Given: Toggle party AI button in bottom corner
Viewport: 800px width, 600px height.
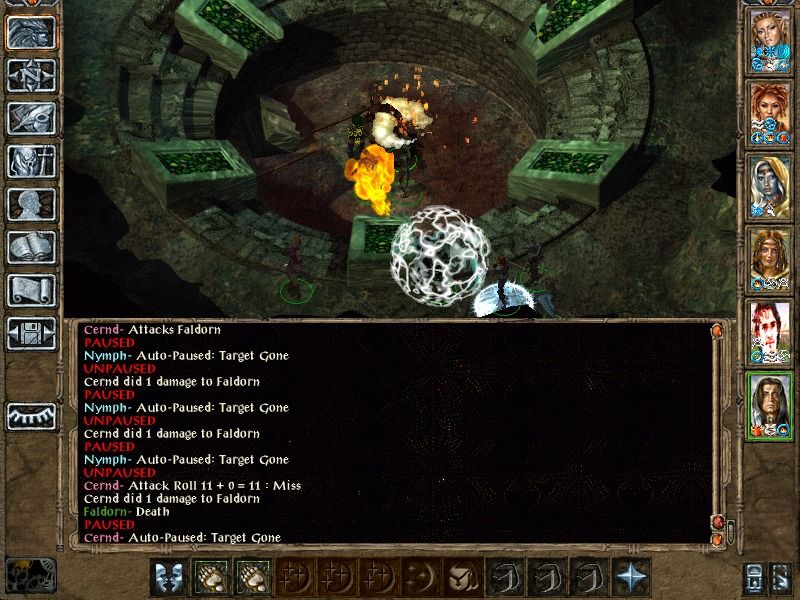Looking at the screenshot, I should 779,577.
